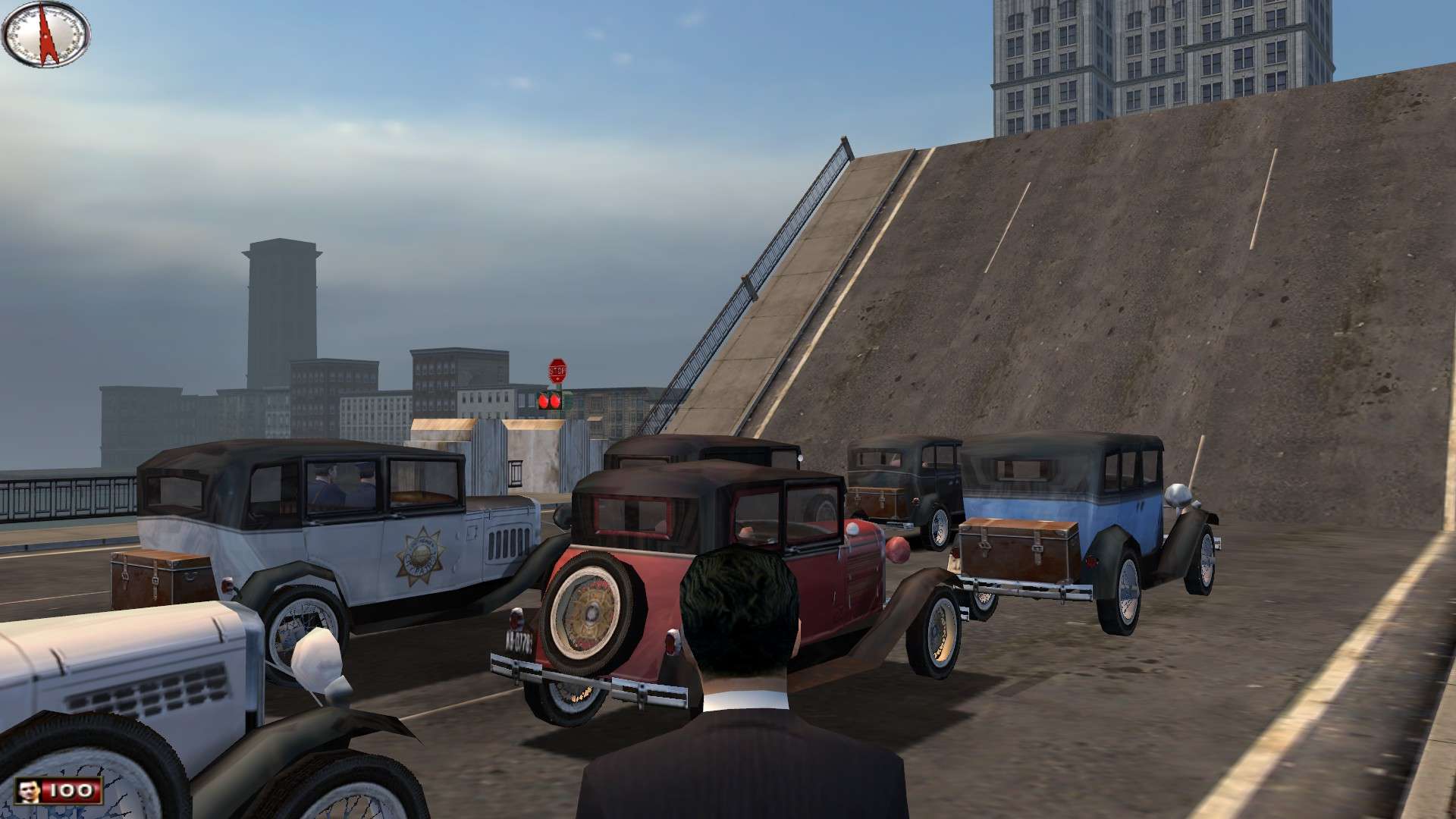Click the compass in the corner

pos(46,34)
